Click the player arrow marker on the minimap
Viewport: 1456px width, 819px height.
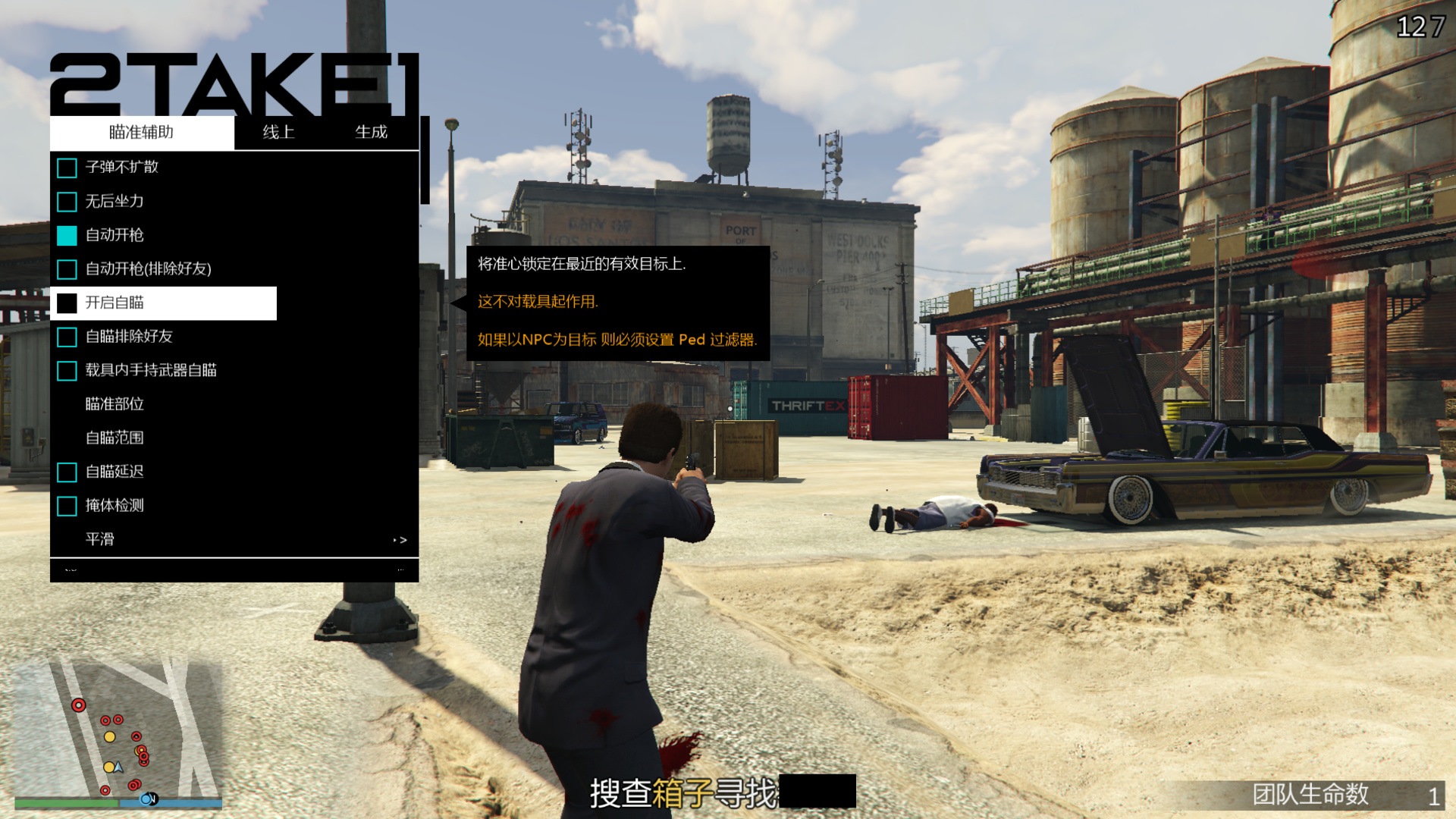click(x=118, y=768)
